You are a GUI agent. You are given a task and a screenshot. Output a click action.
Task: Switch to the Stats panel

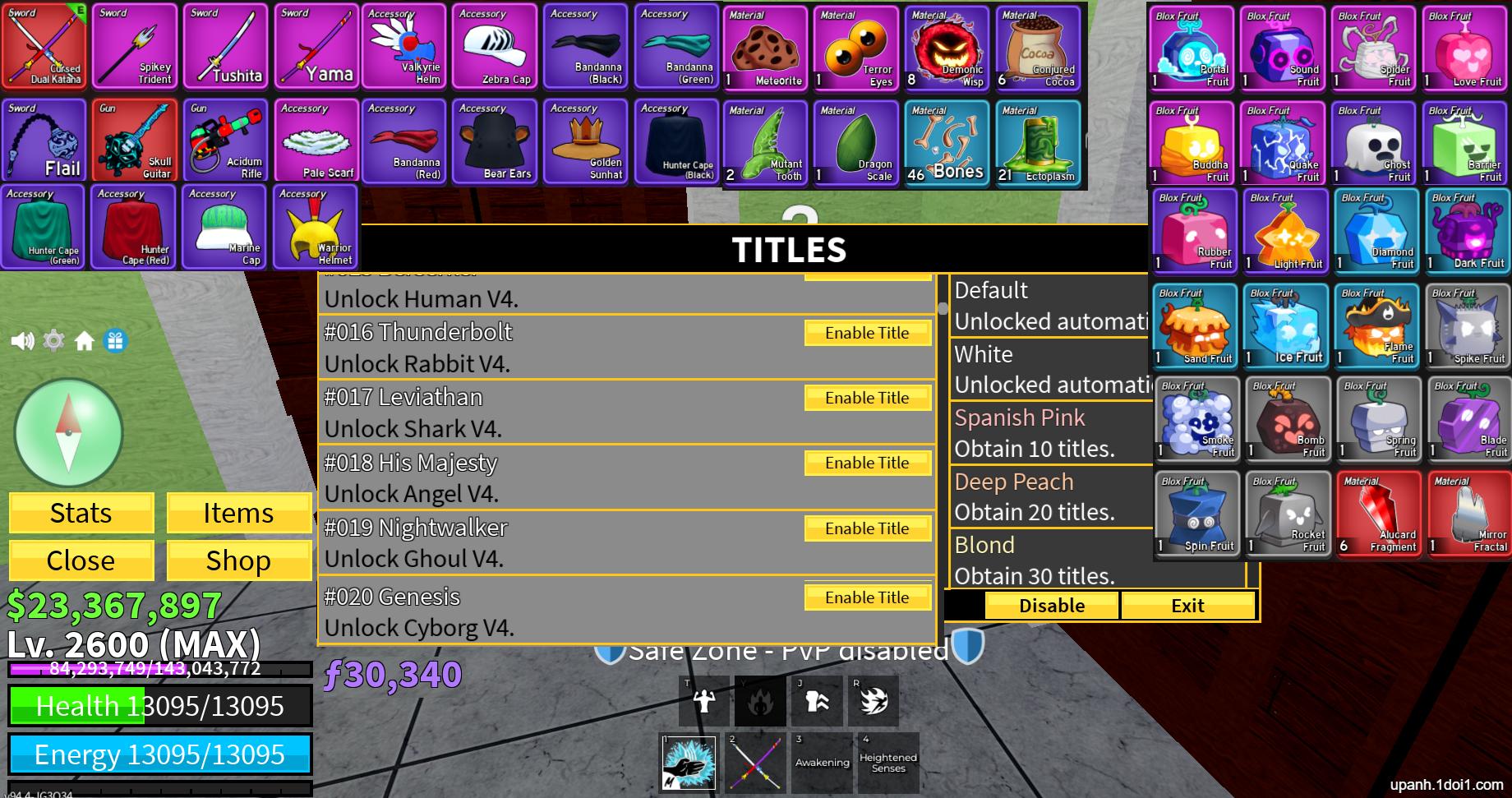tap(81, 512)
